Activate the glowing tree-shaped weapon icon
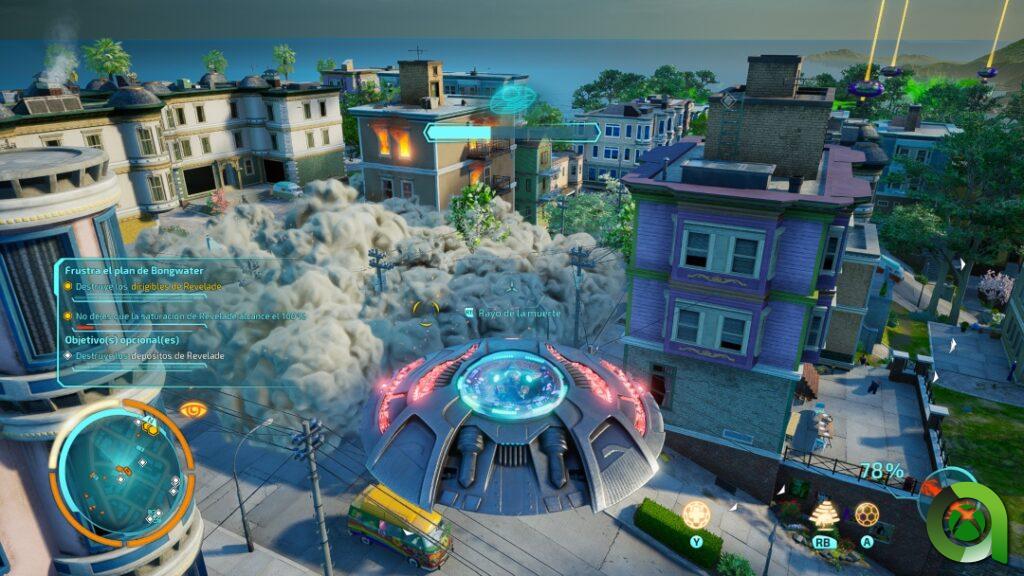Screen dimensions: 1024x576 824,514
